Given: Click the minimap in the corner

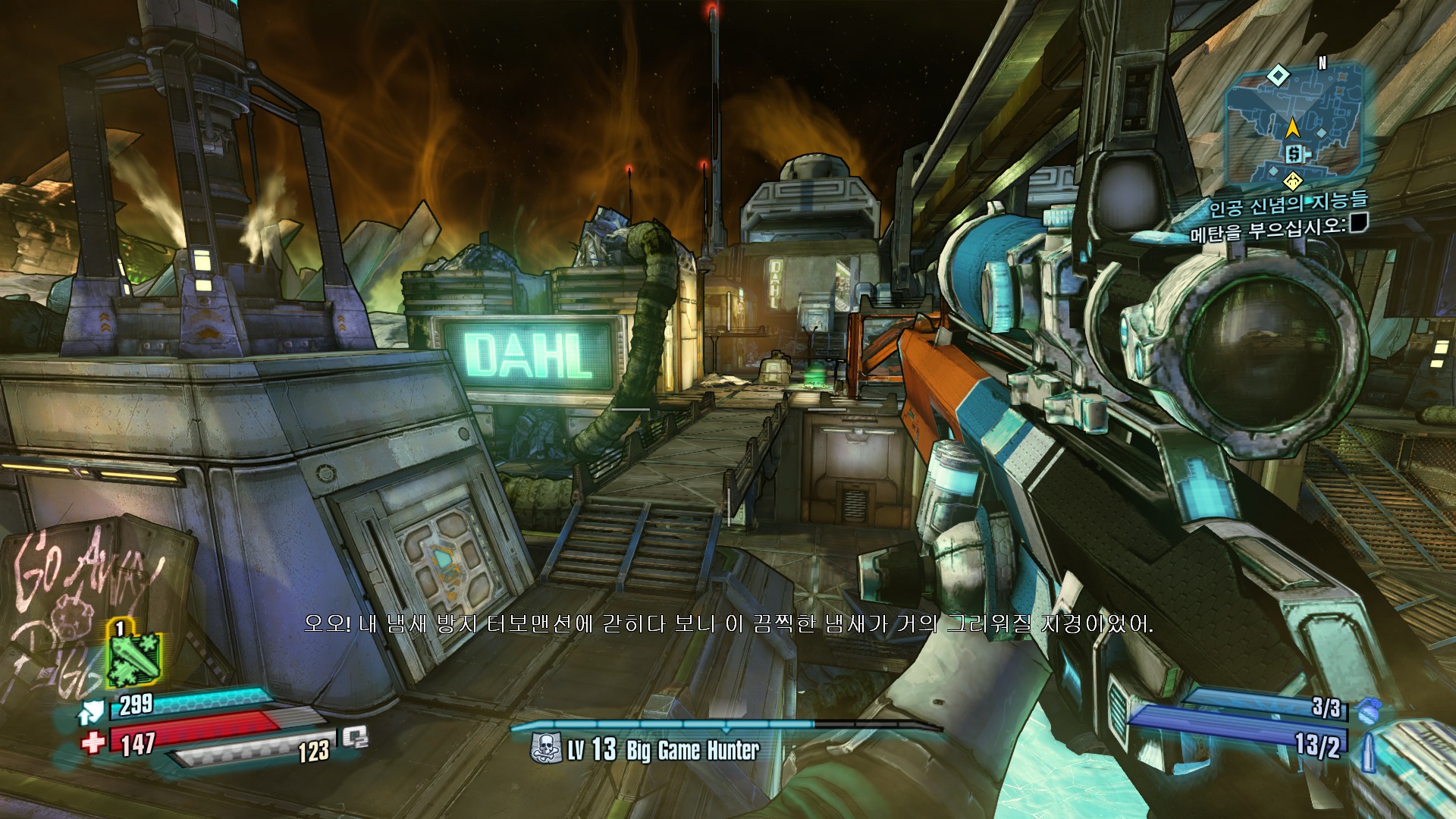Looking at the screenshot, I should click(1294, 125).
